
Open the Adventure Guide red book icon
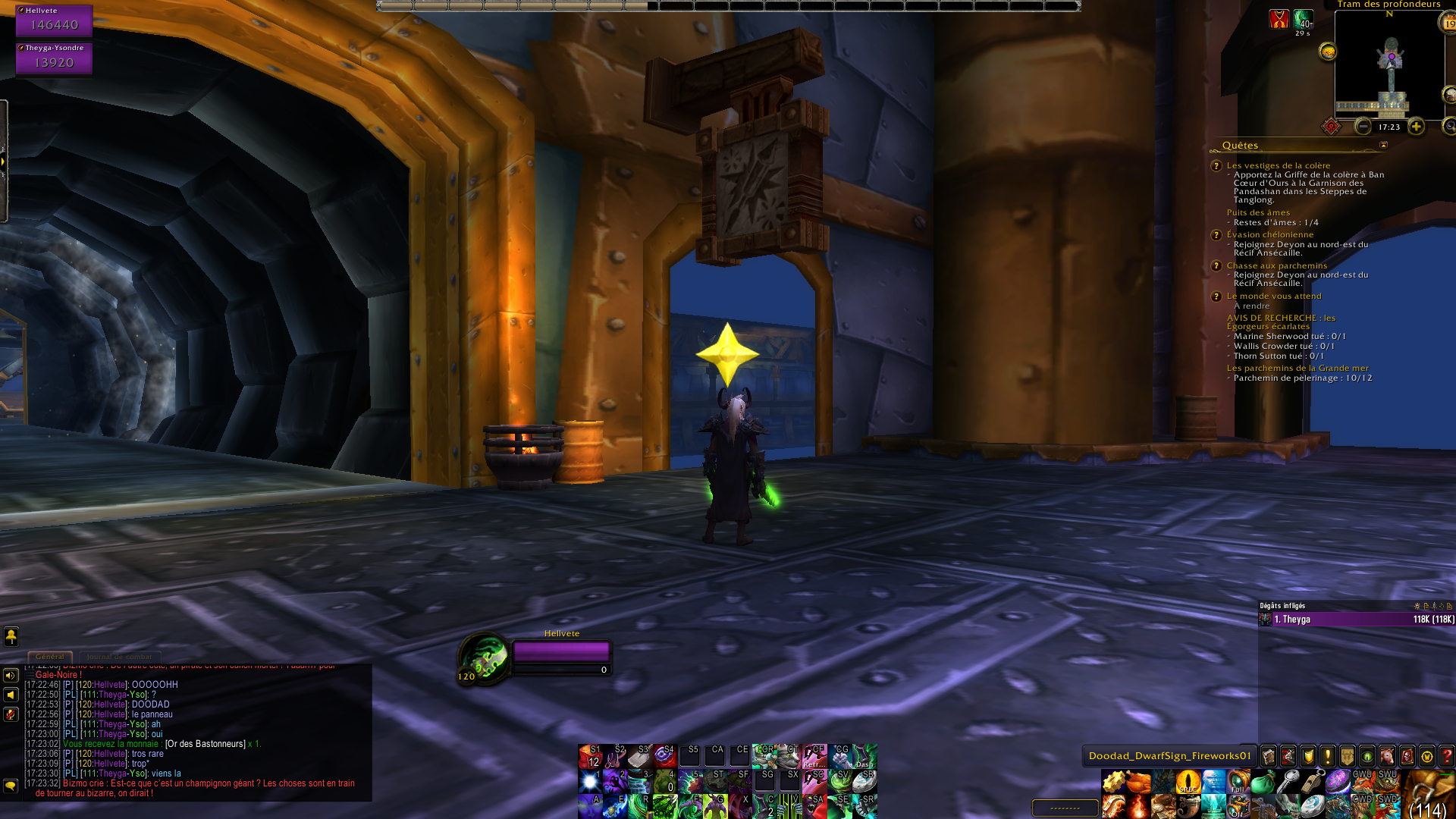coord(1406,755)
